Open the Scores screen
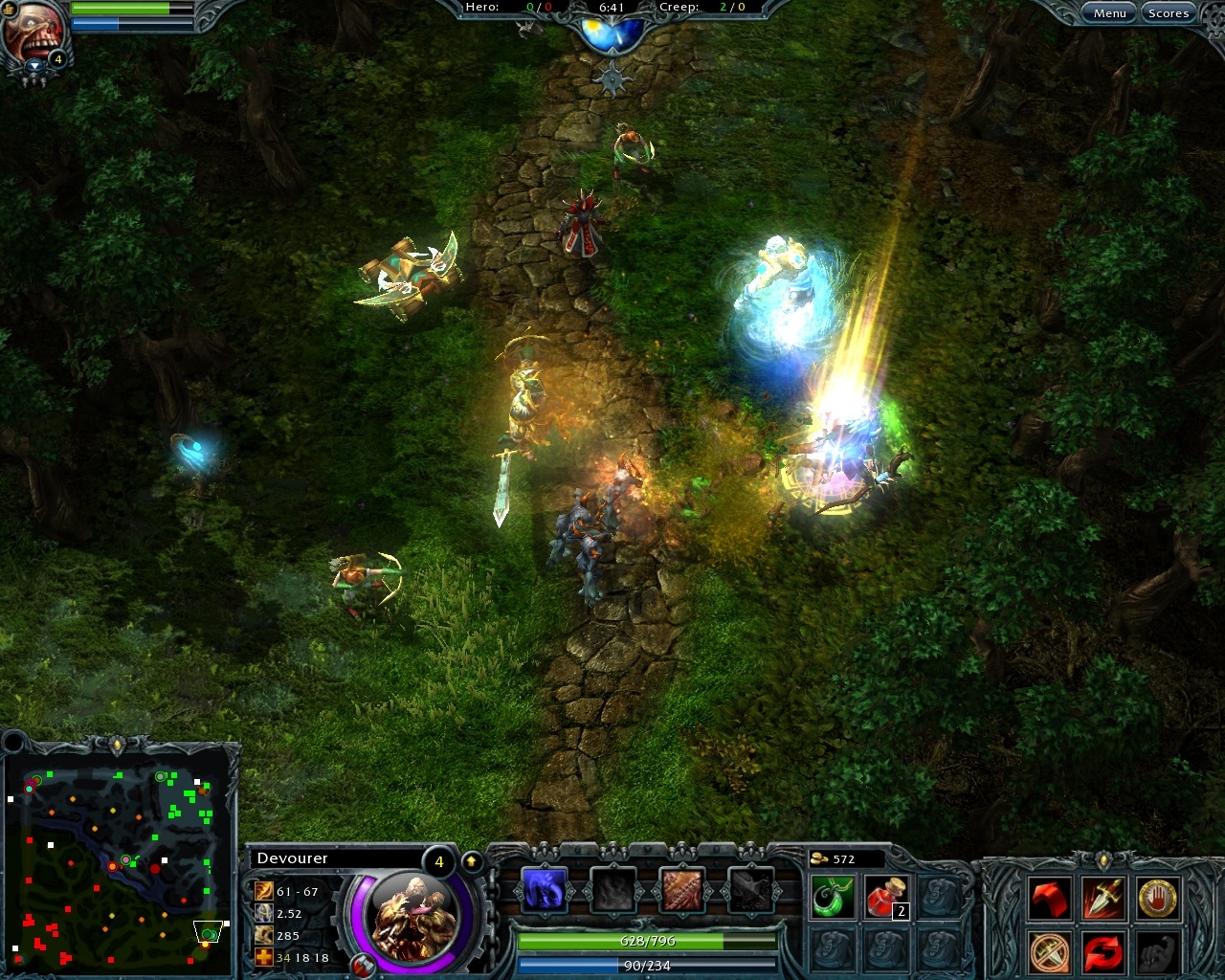1225x980 pixels. click(1169, 12)
